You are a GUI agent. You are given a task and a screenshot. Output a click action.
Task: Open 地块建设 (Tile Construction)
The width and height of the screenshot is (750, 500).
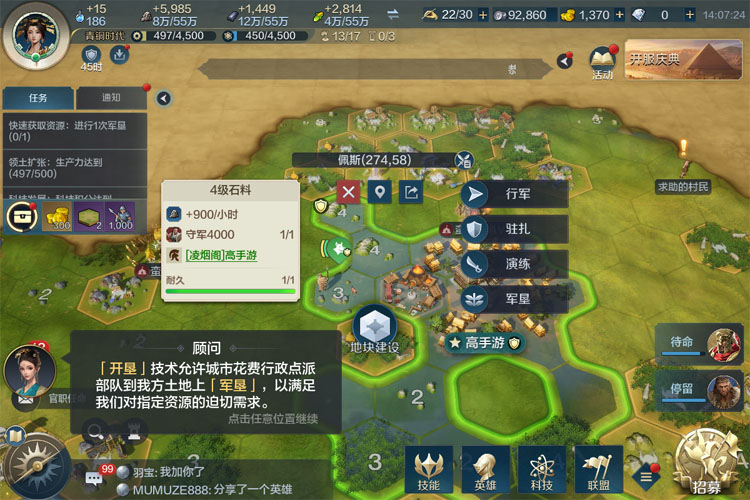pos(374,330)
